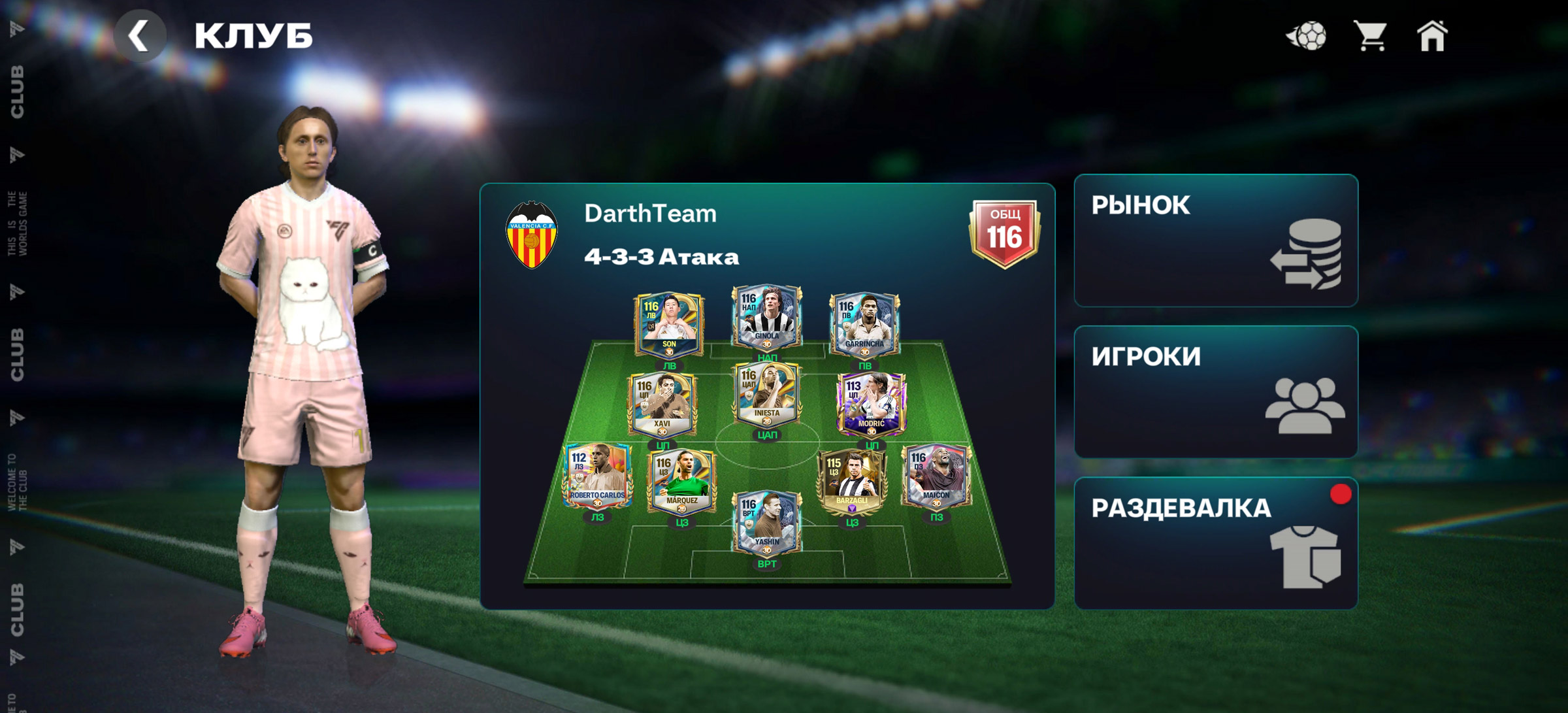
Task: Enter the Раздевалка locker room
Action: (1215, 543)
